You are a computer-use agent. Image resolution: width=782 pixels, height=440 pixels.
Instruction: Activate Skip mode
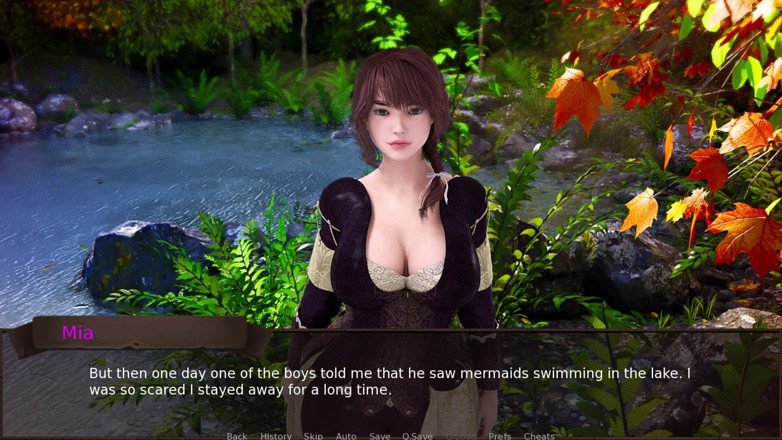[x=313, y=435]
